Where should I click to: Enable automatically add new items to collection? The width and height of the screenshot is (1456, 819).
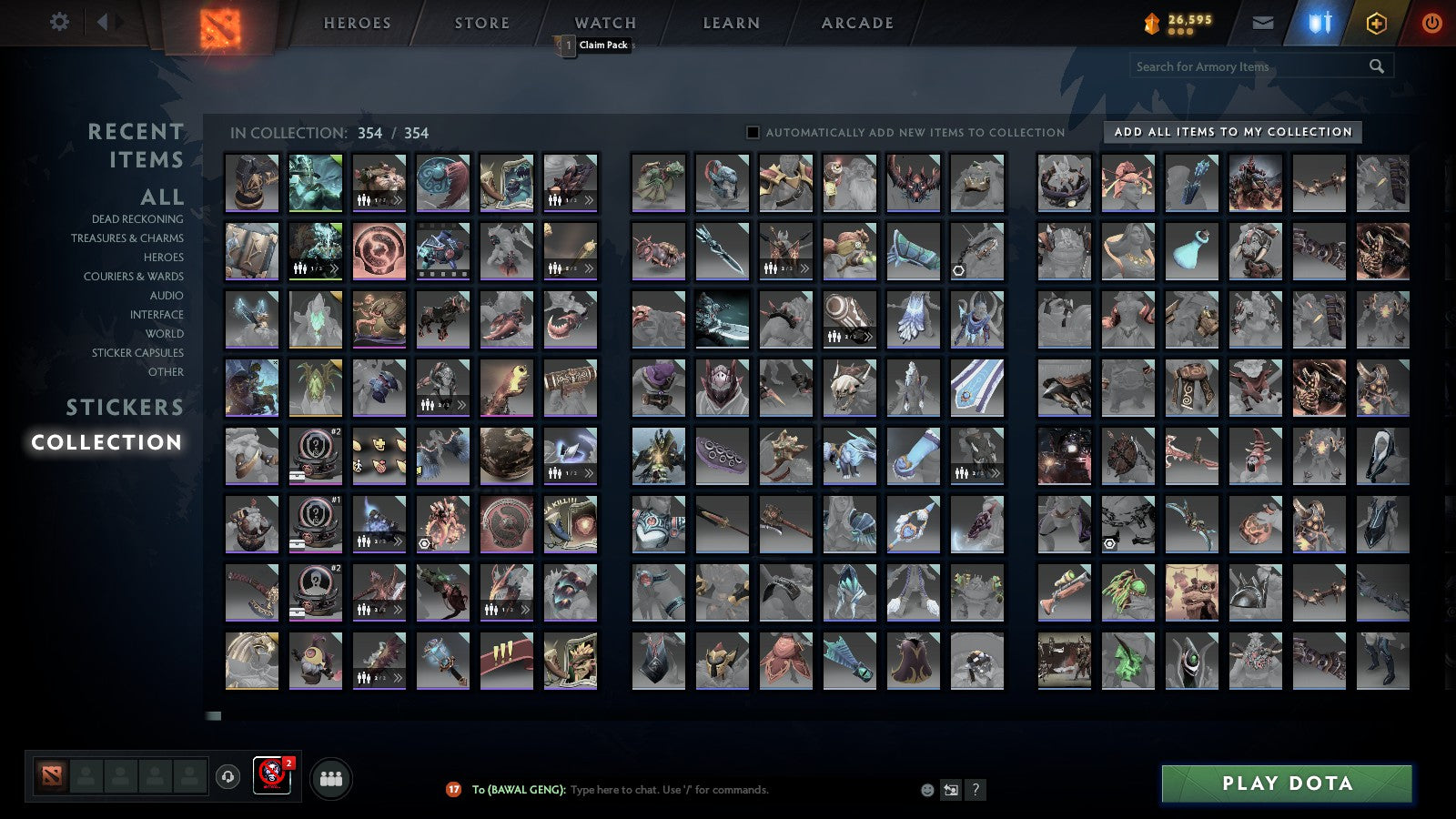tap(752, 132)
